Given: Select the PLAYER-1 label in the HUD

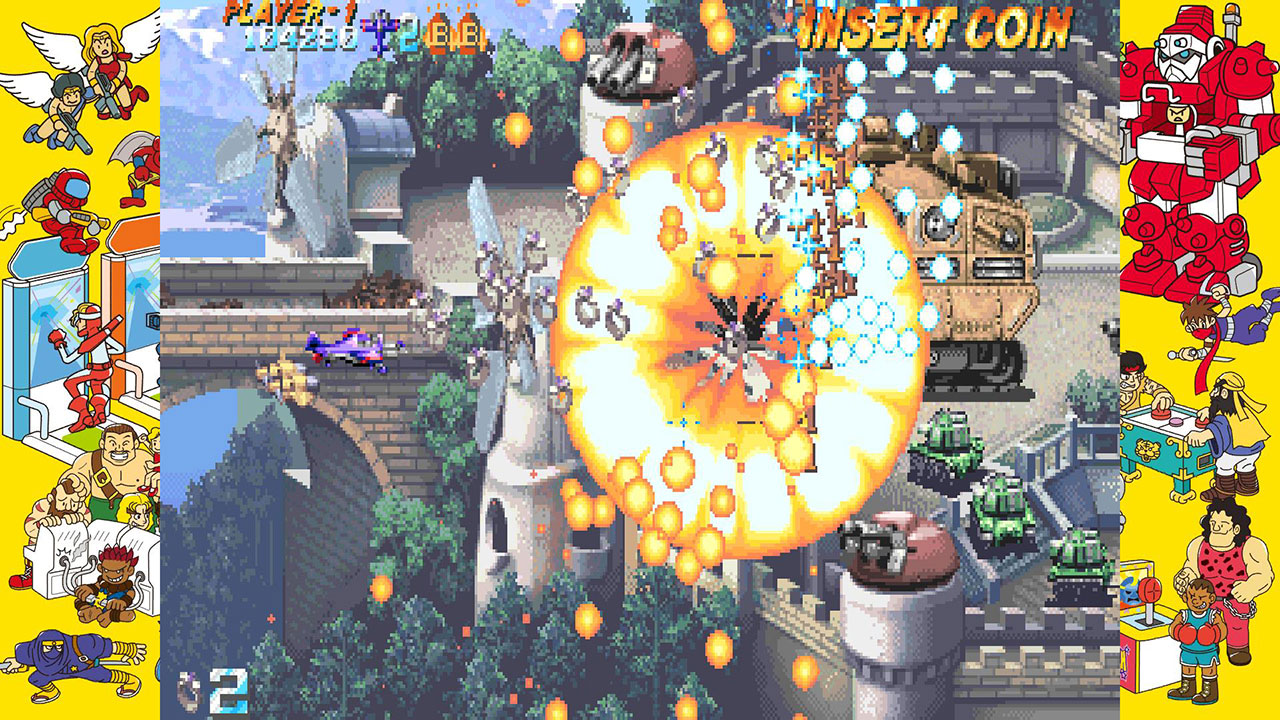Looking at the screenshot, I should 288,12.
